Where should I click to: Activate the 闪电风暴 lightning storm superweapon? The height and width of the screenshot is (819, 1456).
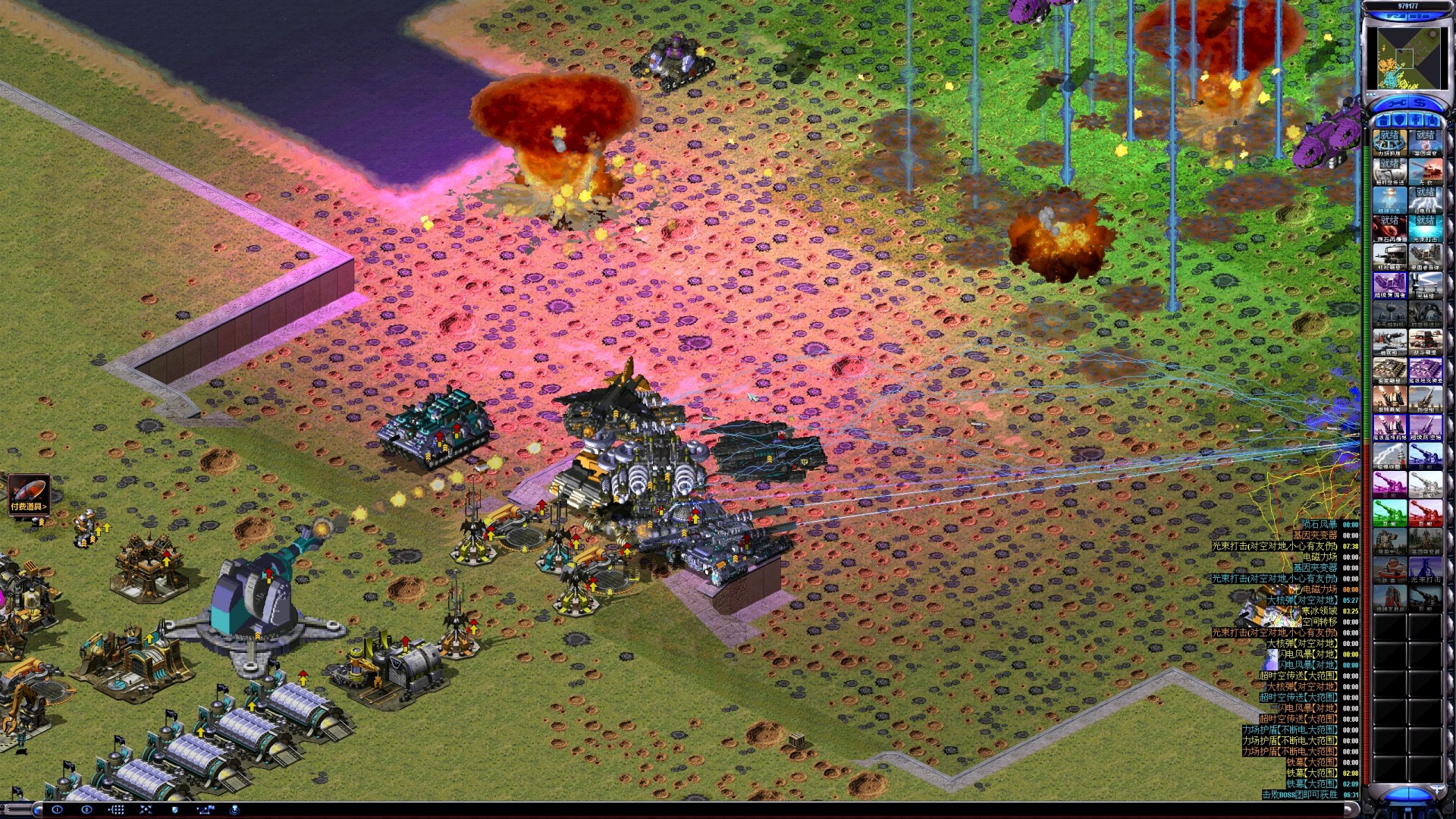click(x=1426, y=199)
